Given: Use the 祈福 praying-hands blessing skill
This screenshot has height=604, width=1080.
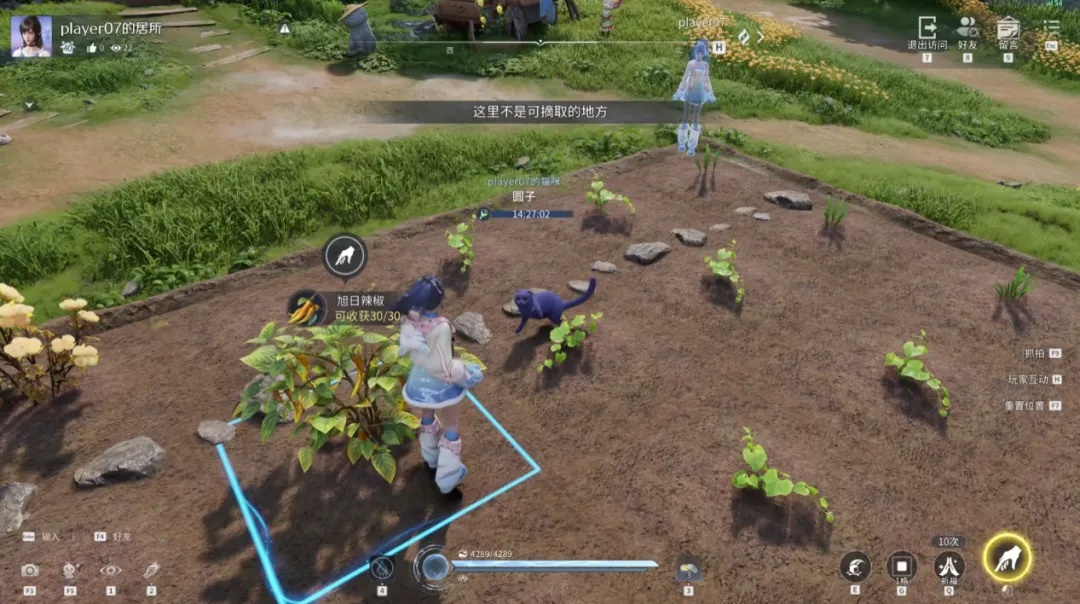Looking at the screenshot, I should (949, 566).
